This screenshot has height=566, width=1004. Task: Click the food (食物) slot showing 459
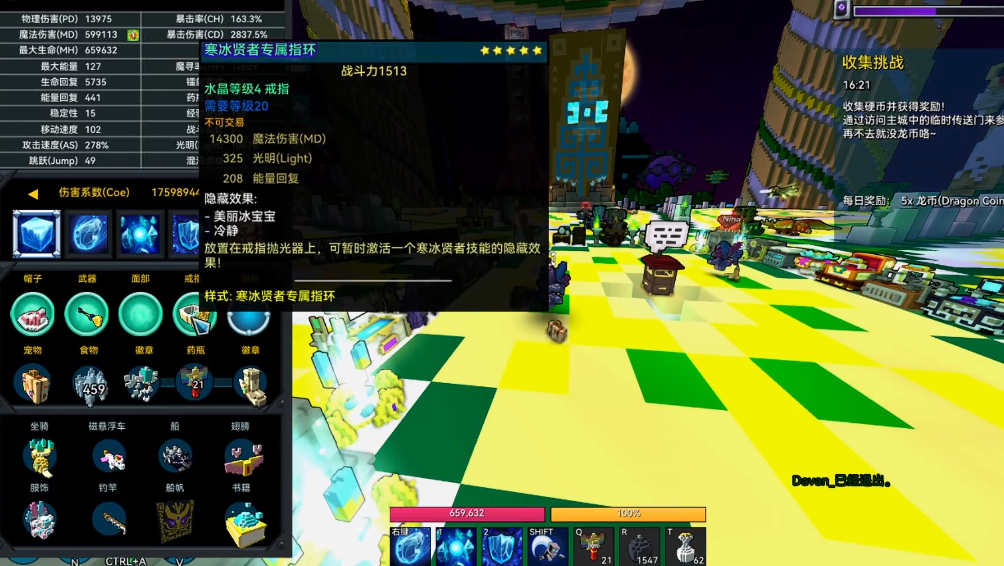pos(88,384)
